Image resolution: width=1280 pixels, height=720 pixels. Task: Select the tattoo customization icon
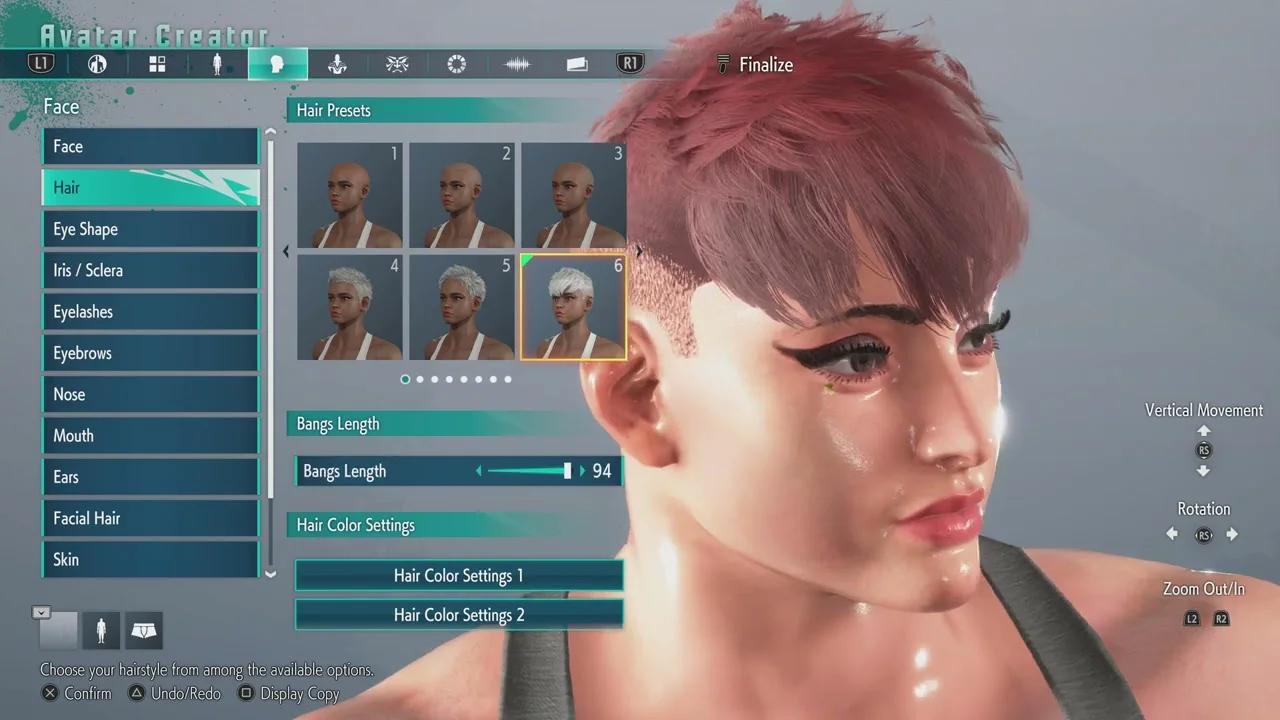click(x=397, y=63)
